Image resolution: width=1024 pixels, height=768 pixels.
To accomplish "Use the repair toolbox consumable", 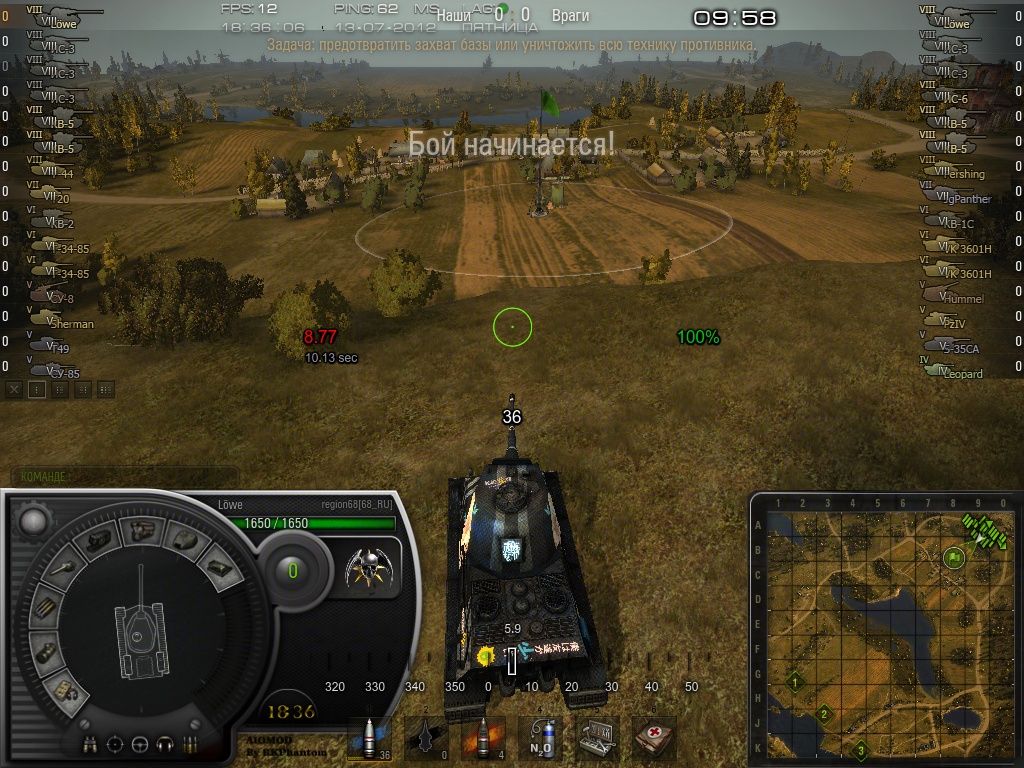I will 598,738.
